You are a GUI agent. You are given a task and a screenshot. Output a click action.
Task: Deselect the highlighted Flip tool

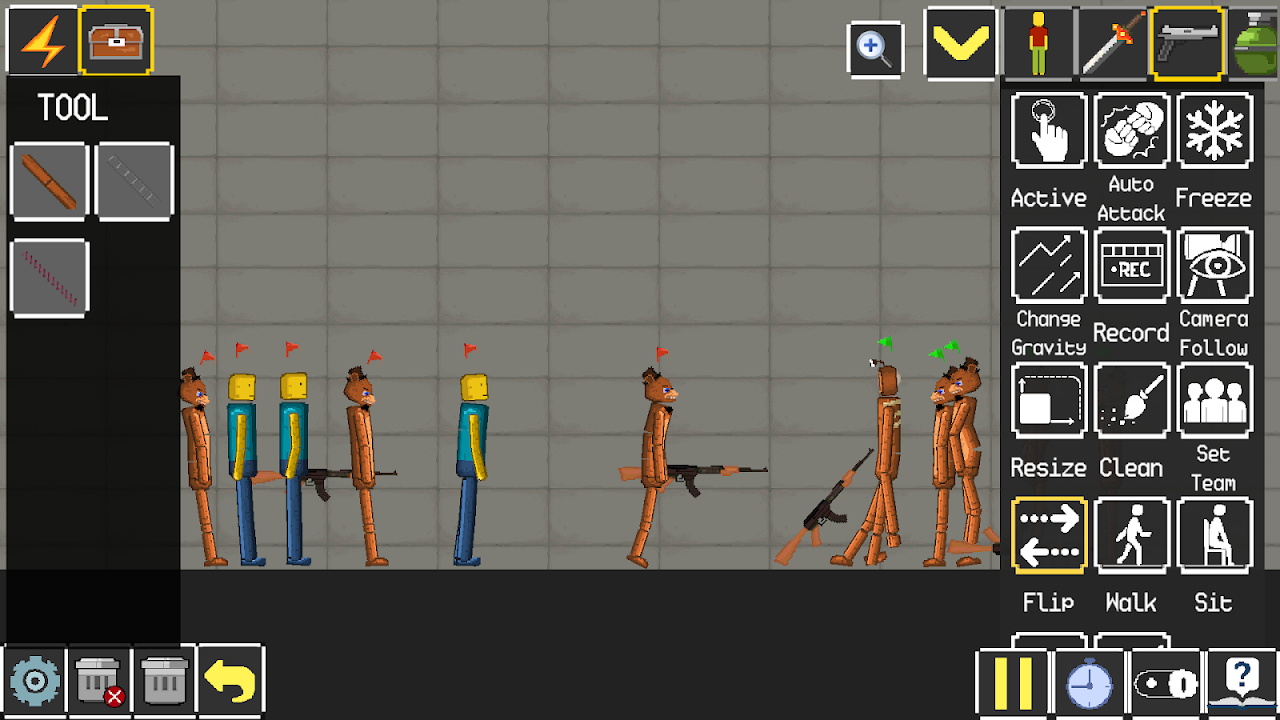(x=1048, y=534)
